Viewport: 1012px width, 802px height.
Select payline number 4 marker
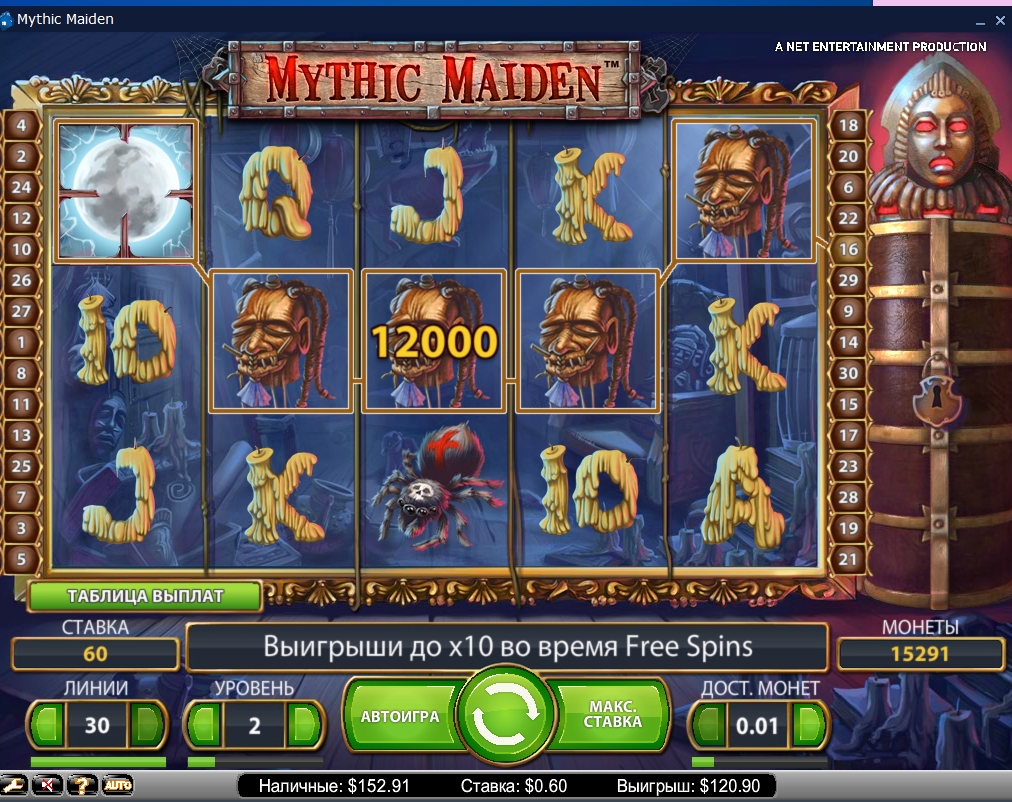[22, 125]
